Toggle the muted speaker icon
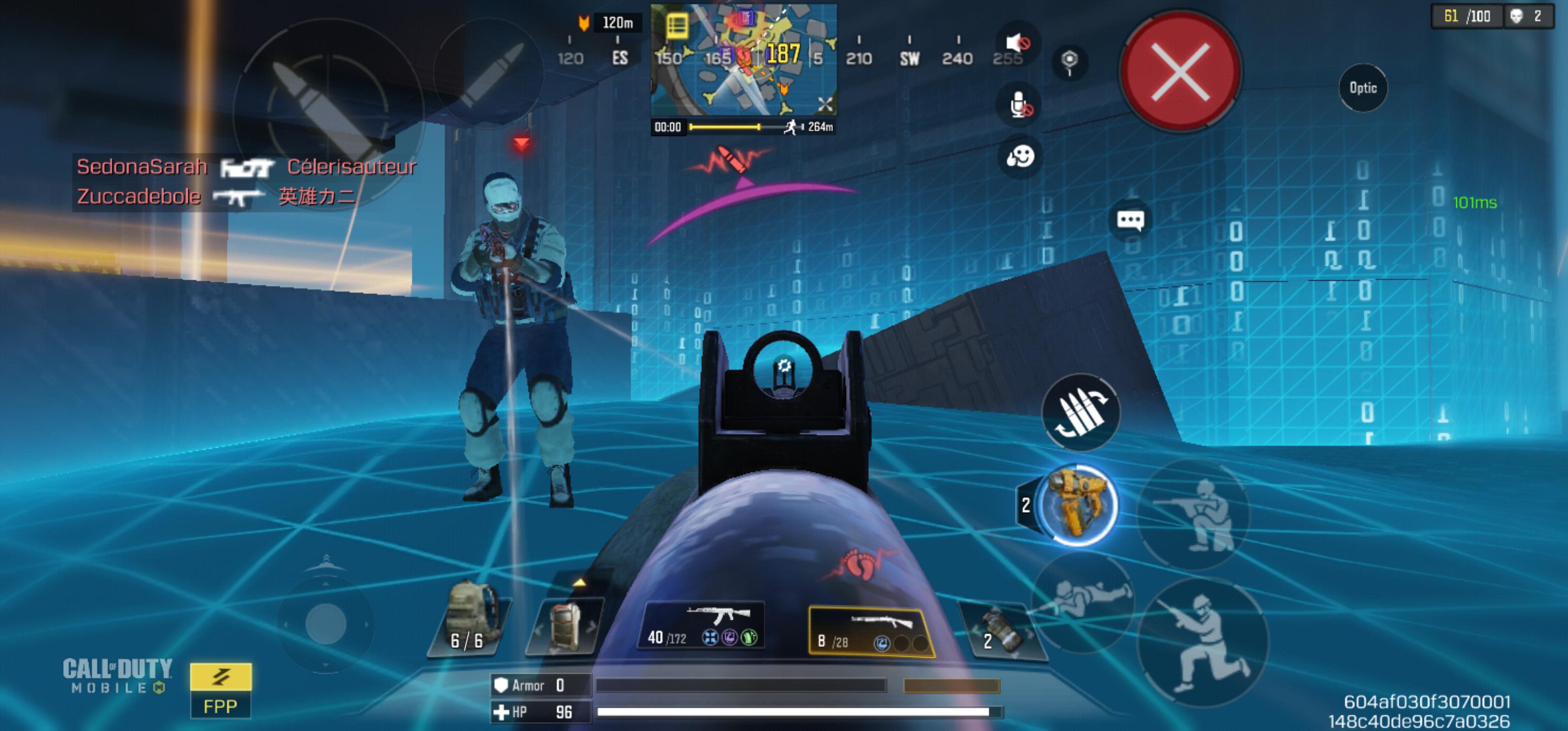1568x731 pixels. 1018,43
